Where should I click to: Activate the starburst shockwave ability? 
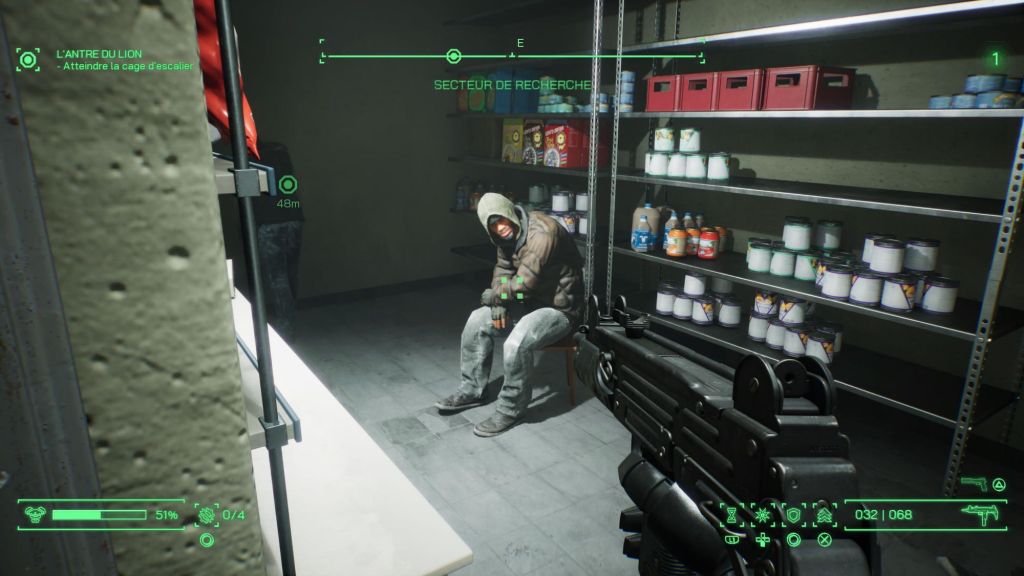point(763,515)
